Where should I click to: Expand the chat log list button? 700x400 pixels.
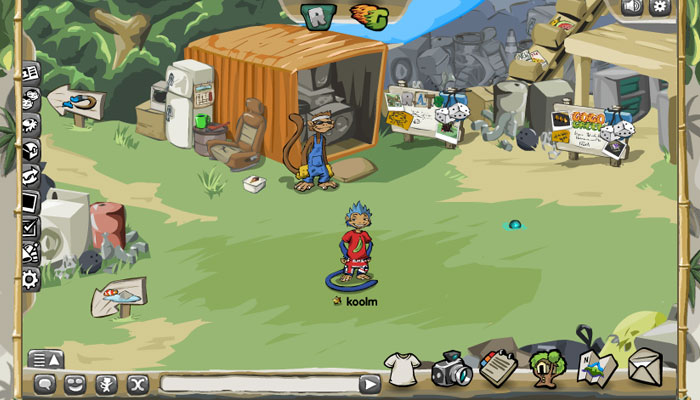46,359
